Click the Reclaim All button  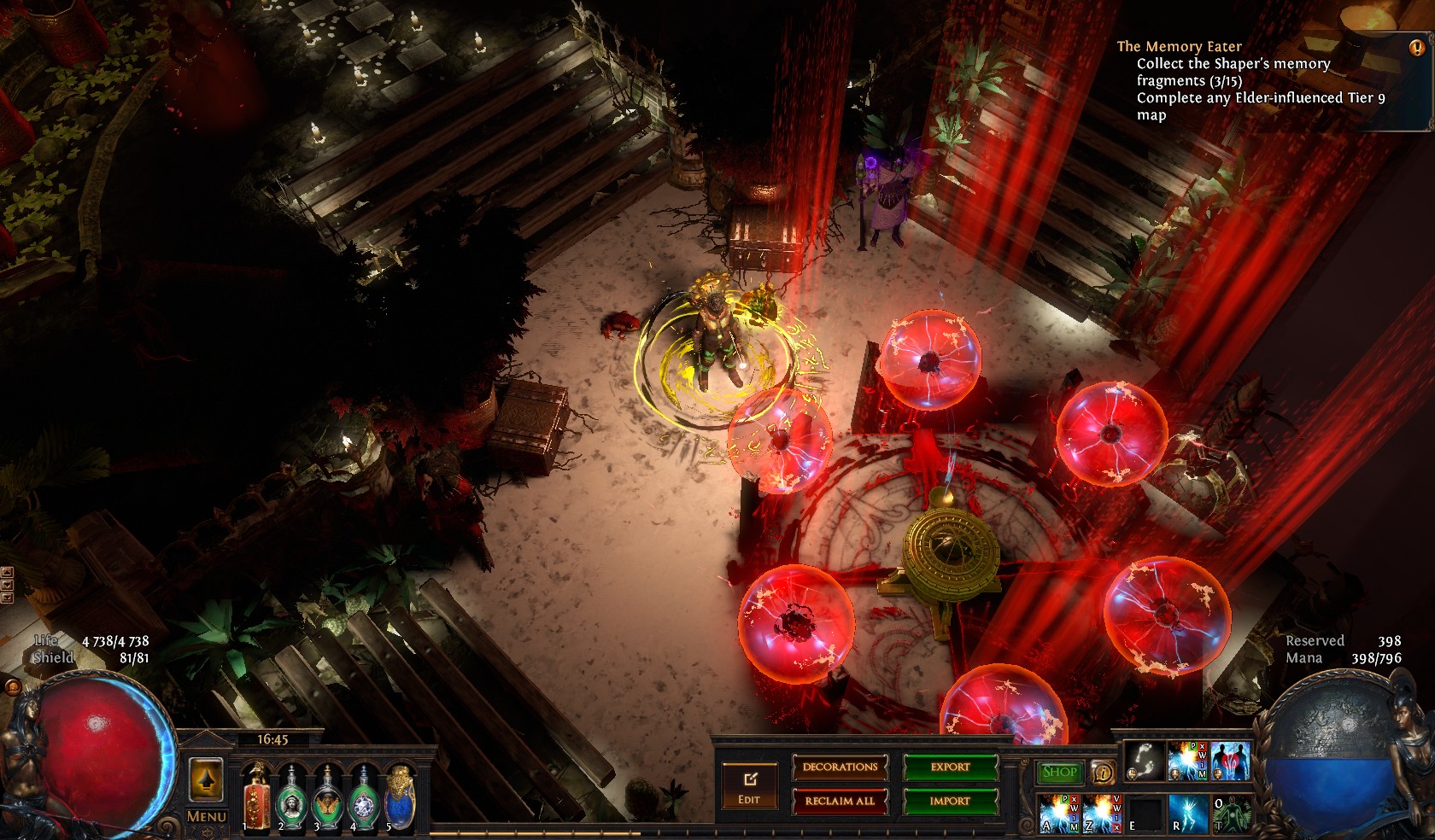(840, 801)
